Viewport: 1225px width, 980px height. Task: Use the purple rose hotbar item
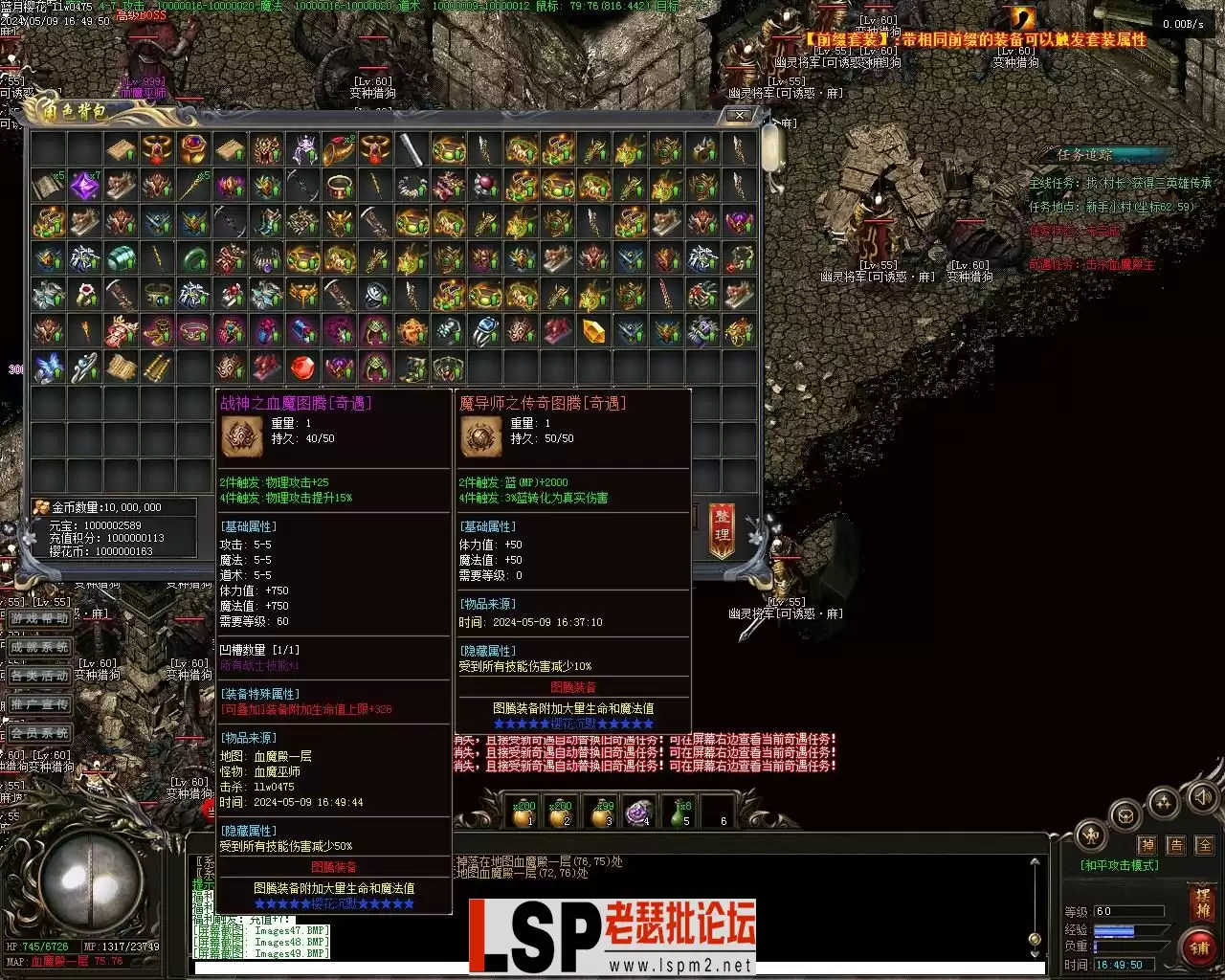638,813
